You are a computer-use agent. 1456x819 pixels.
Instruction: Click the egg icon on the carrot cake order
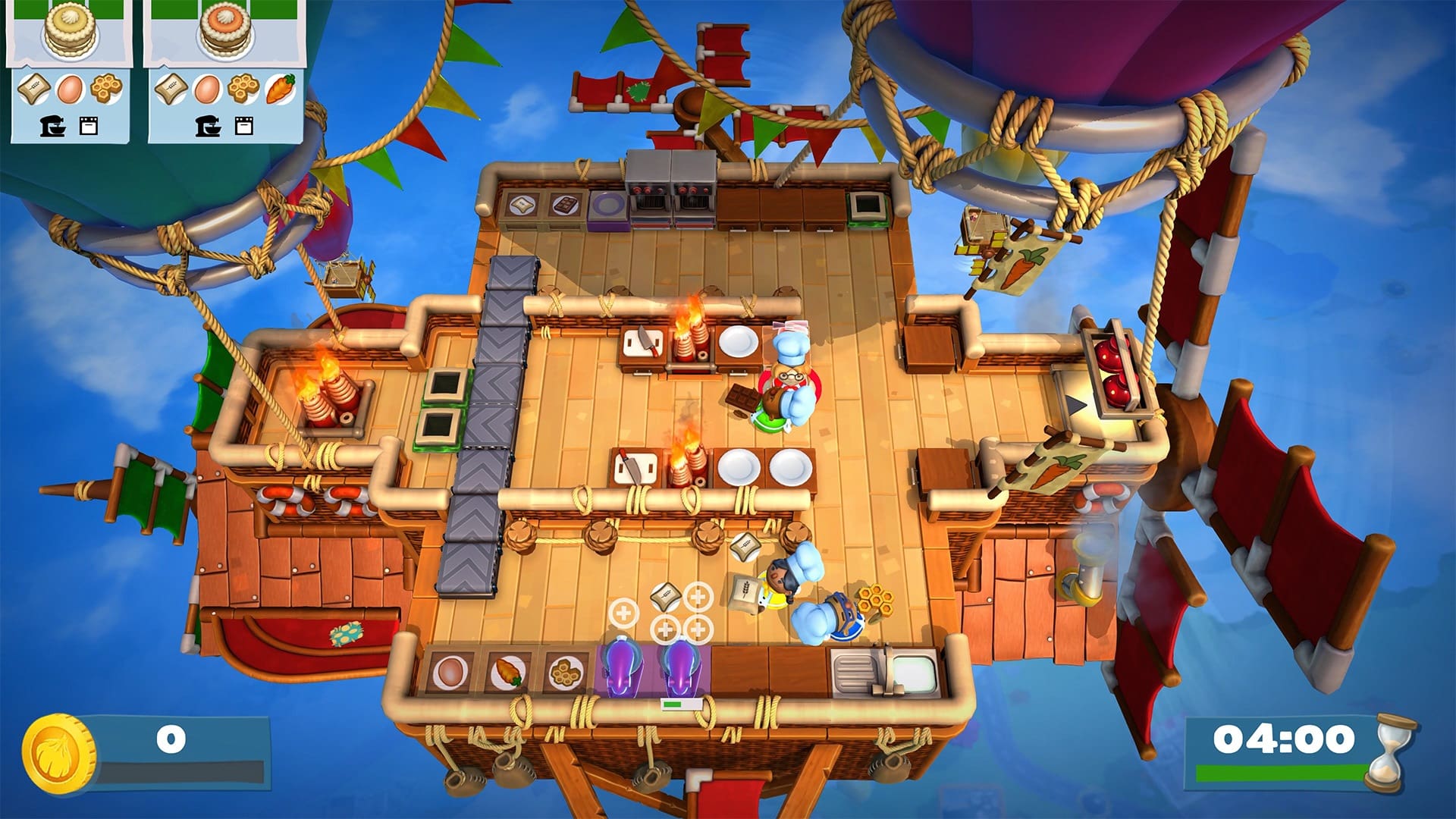209,89
